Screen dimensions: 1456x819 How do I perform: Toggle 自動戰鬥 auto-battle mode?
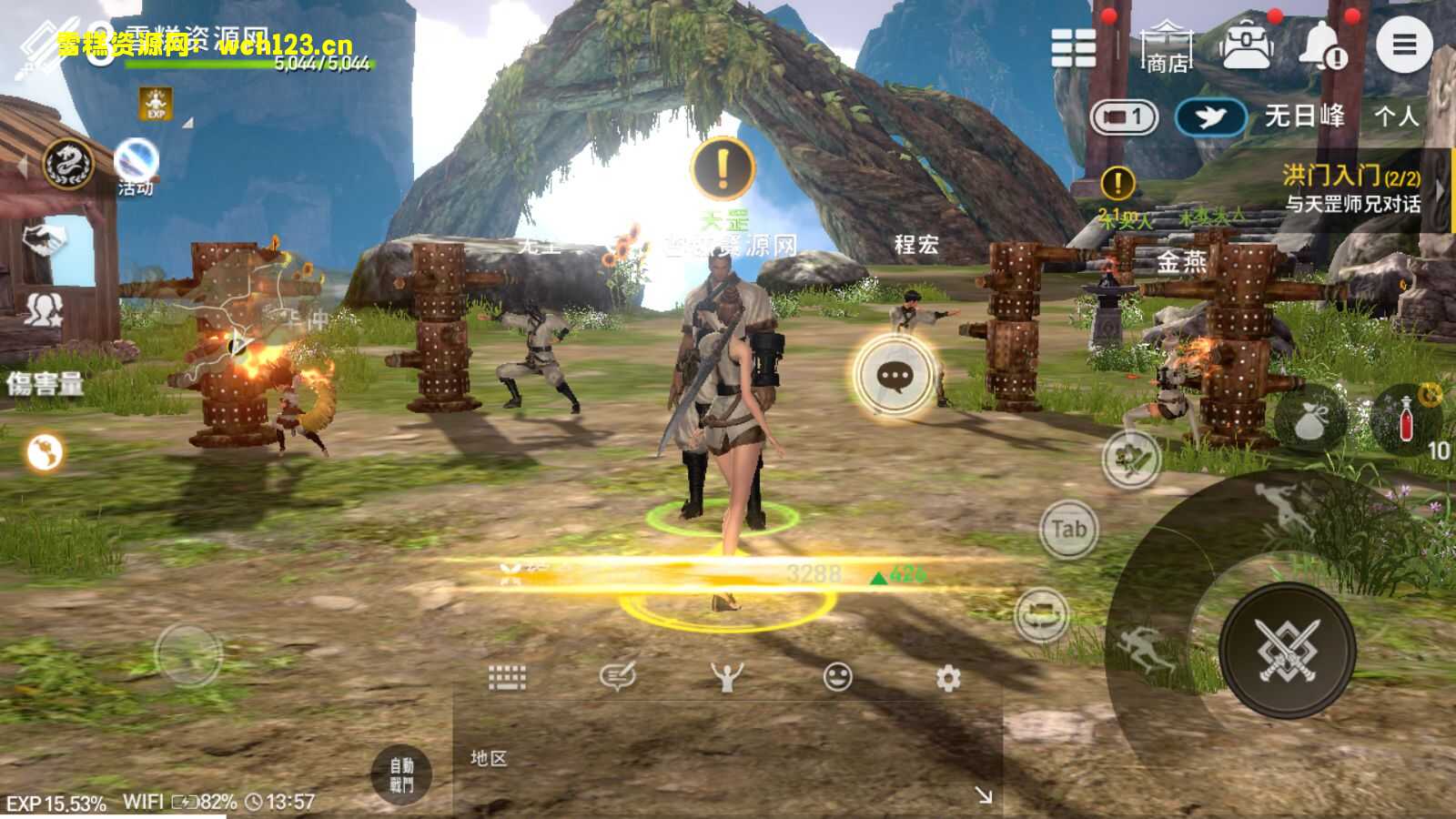coord(401,773)
